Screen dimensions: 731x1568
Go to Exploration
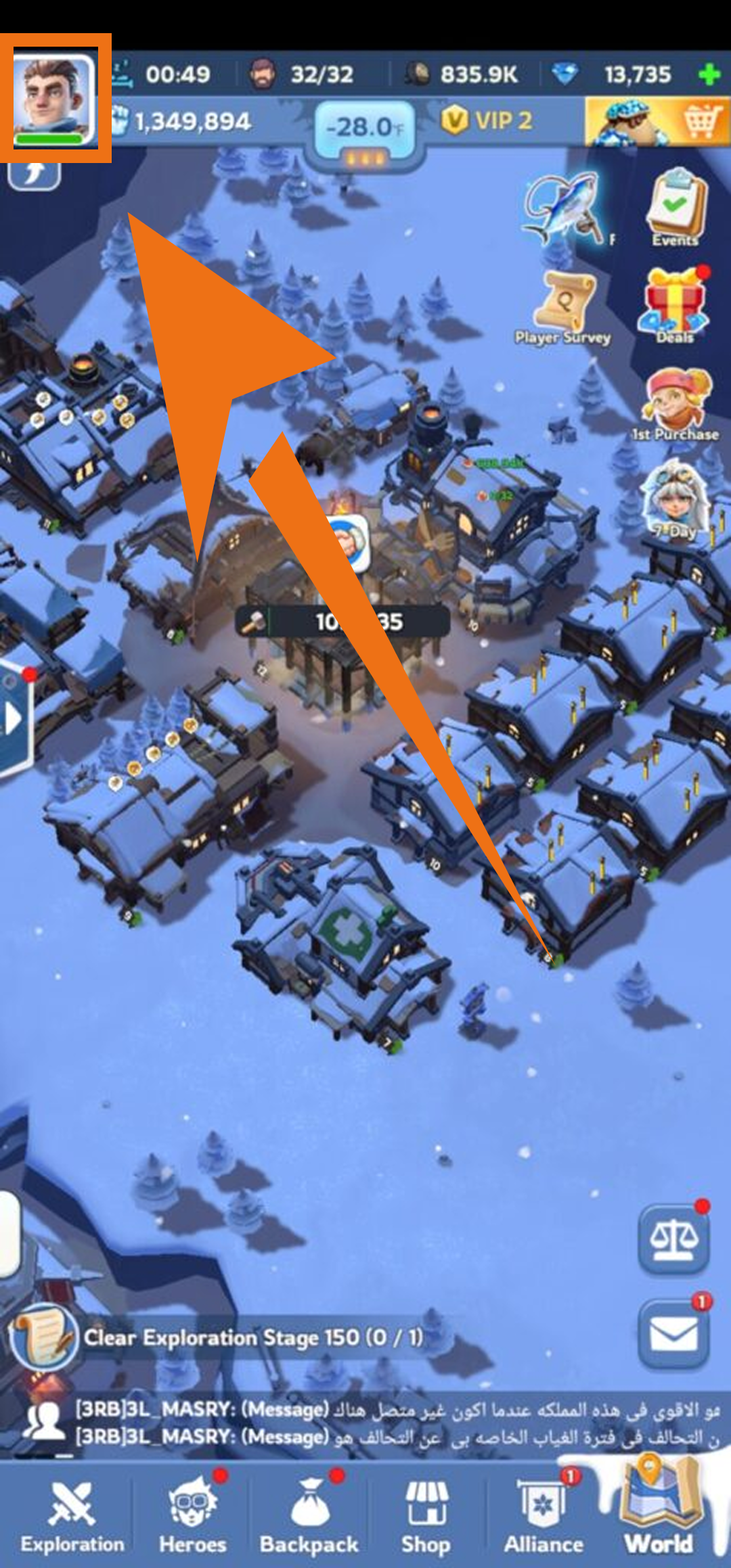pyautogui.click(x=72, y=1517)
